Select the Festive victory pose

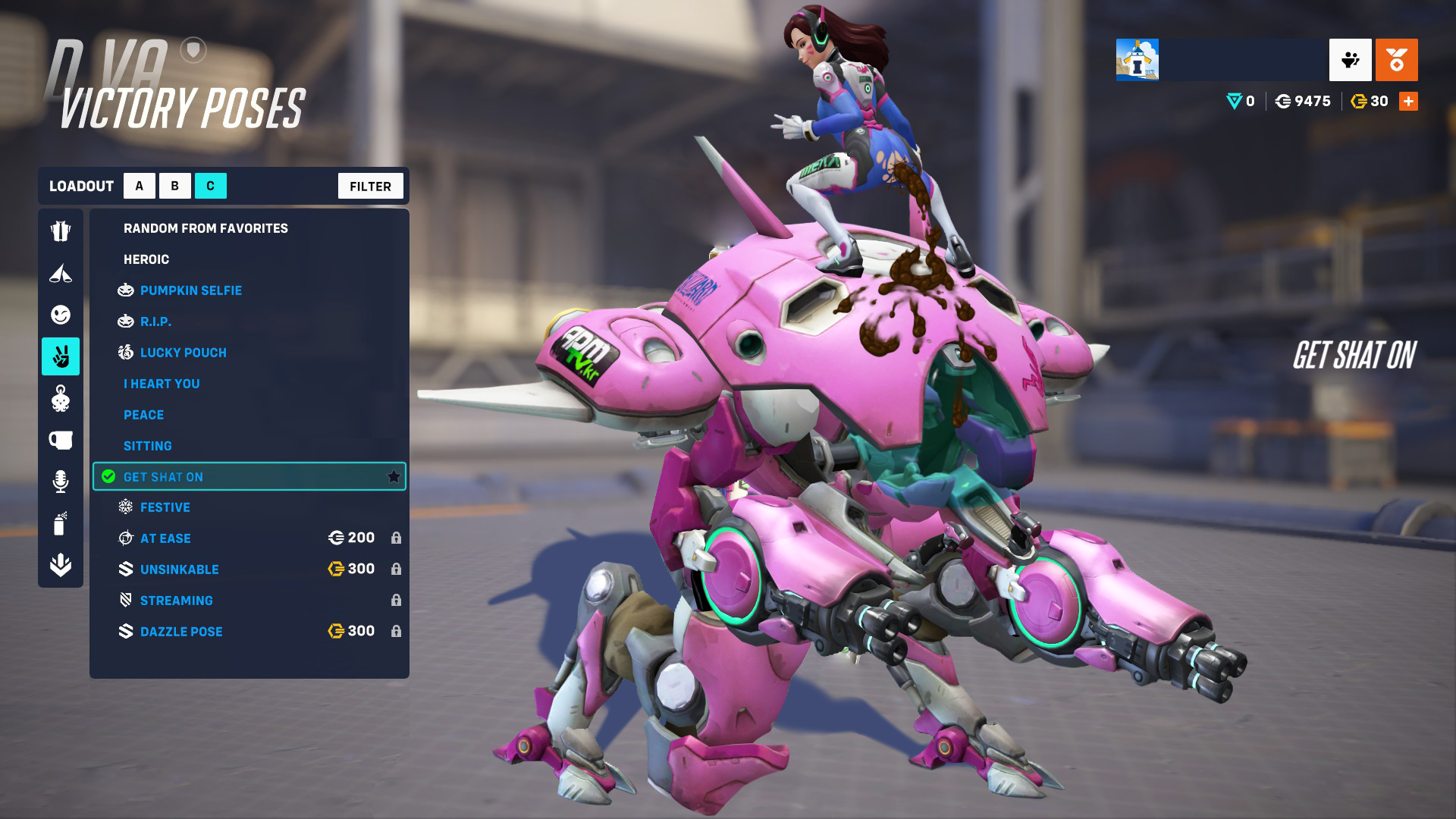[165, 507]
